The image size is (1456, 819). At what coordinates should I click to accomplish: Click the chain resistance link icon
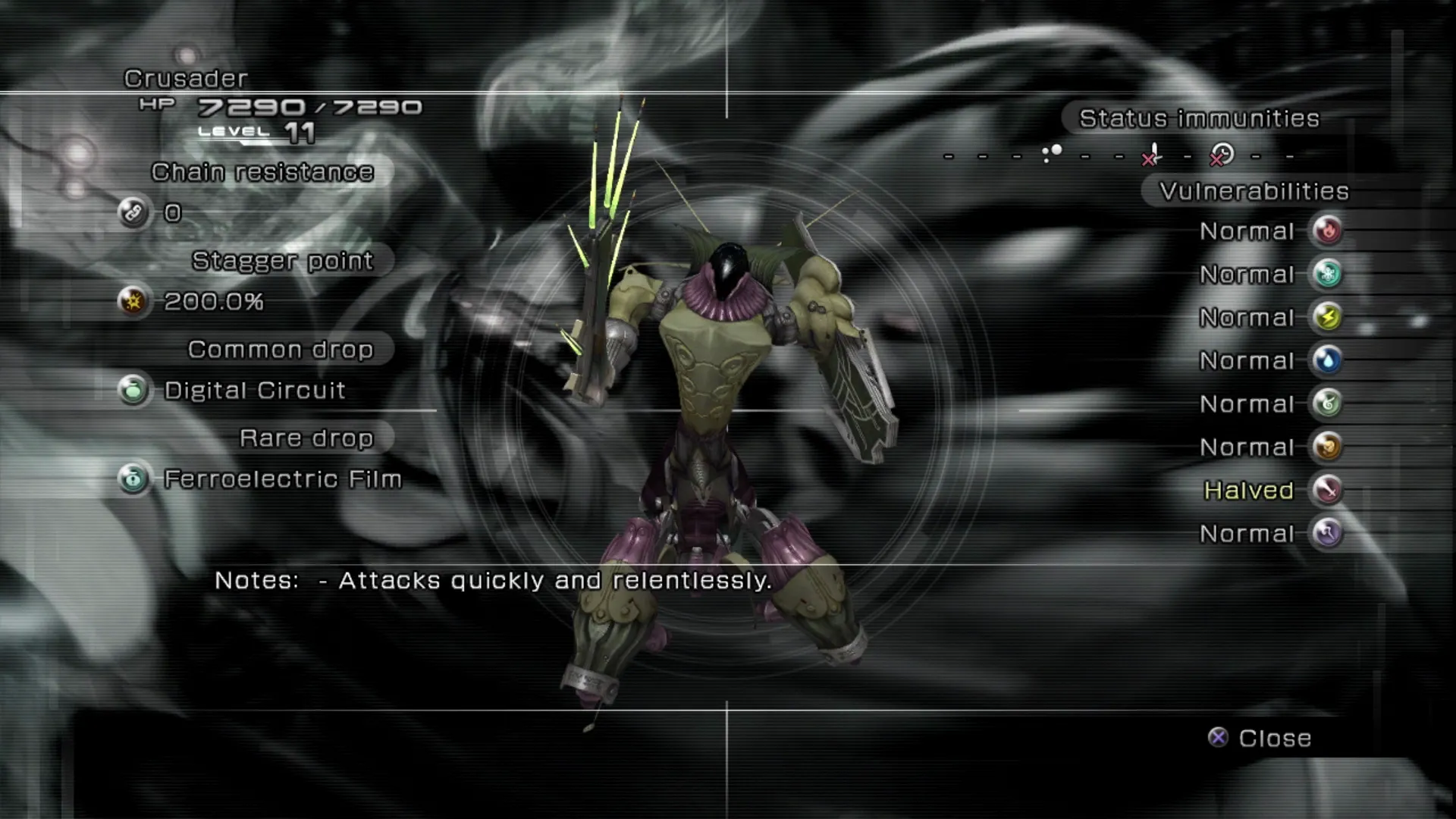coord(133,213)
